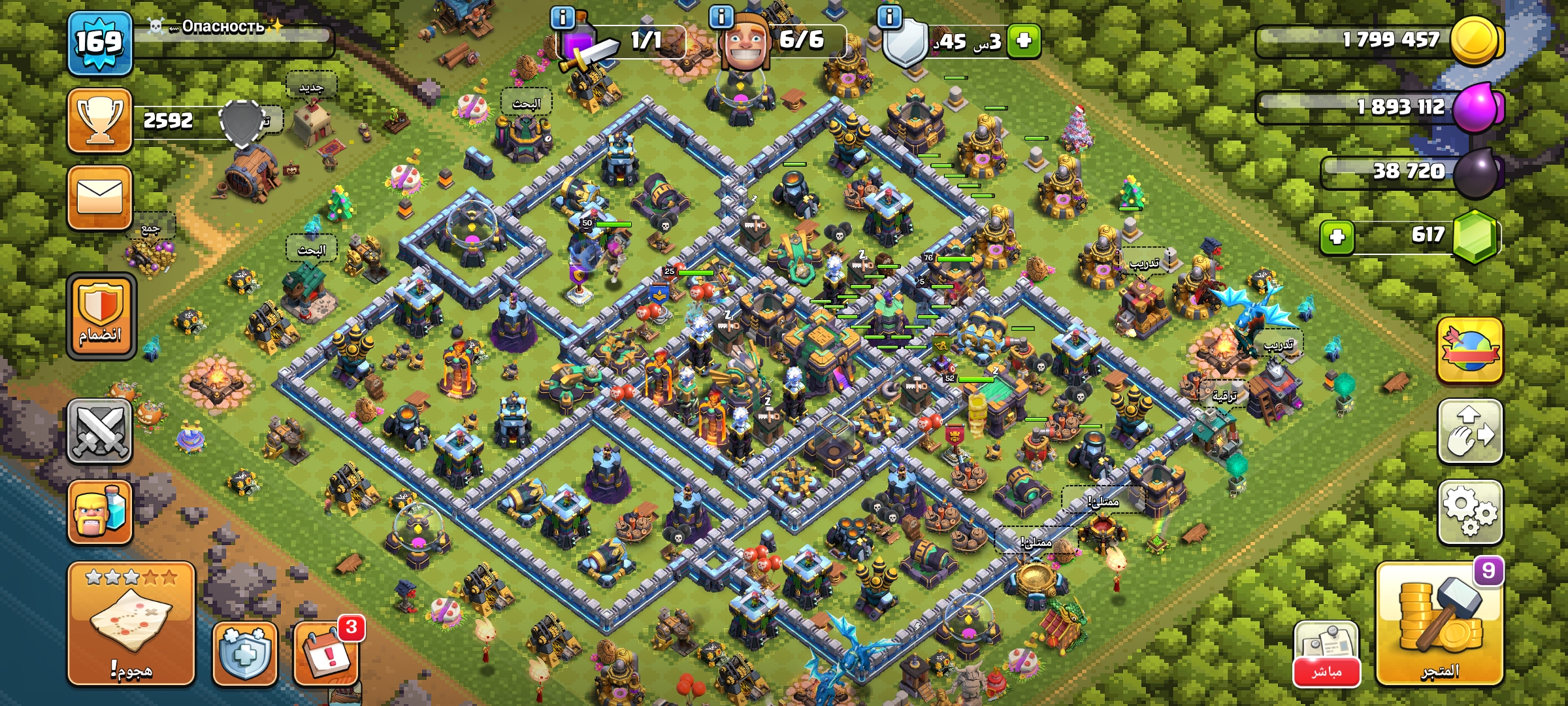Show shield info icon above the shield

click(889, 17)
